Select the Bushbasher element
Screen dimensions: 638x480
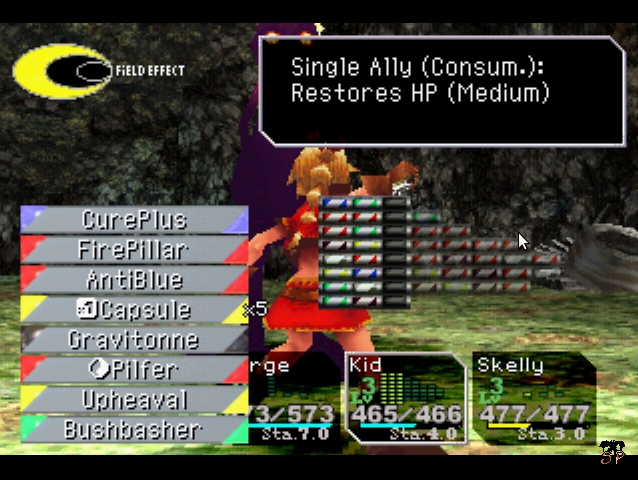[134, 429]
